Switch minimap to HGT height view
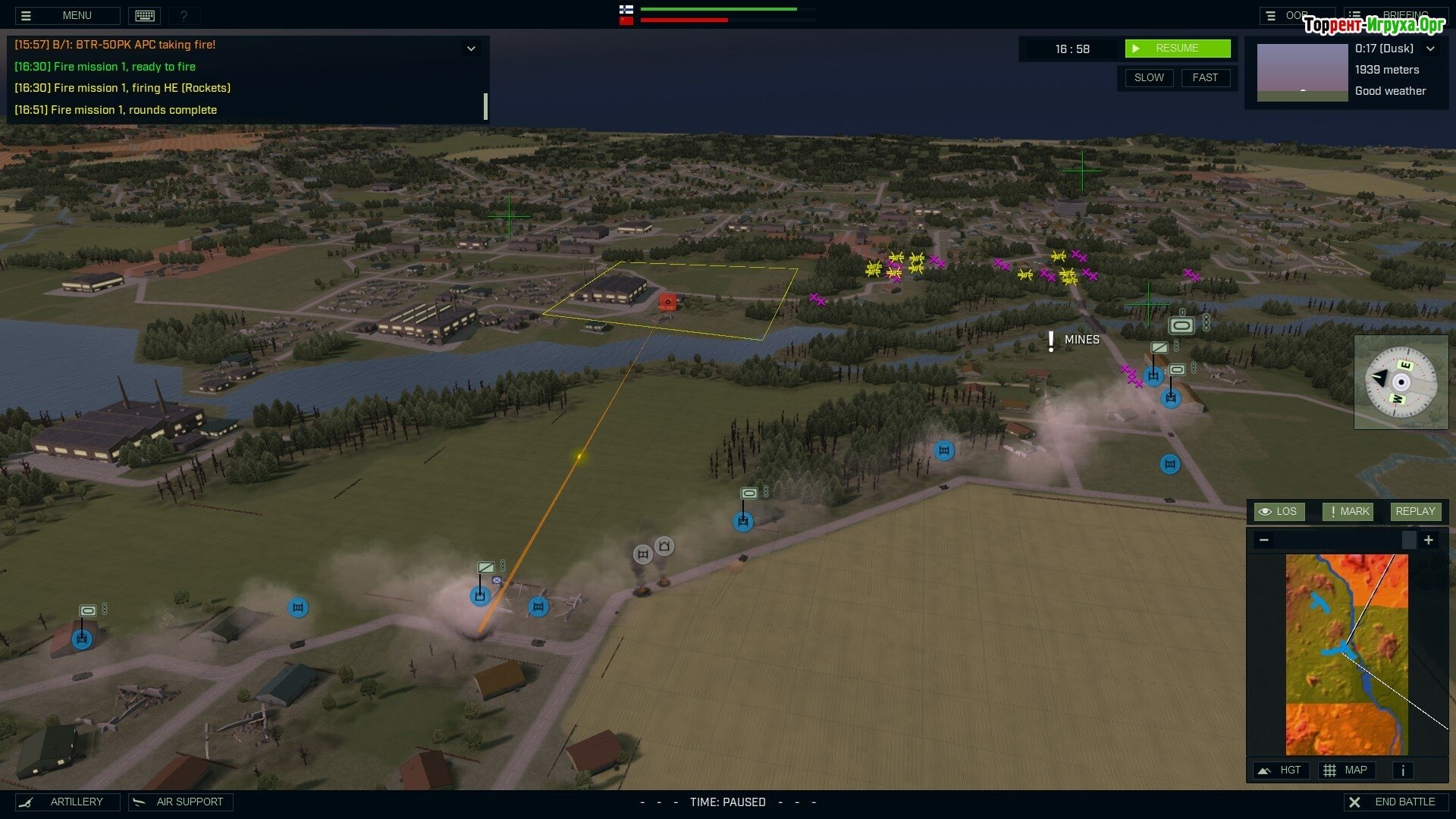1456x819 pixels. 1280,770
